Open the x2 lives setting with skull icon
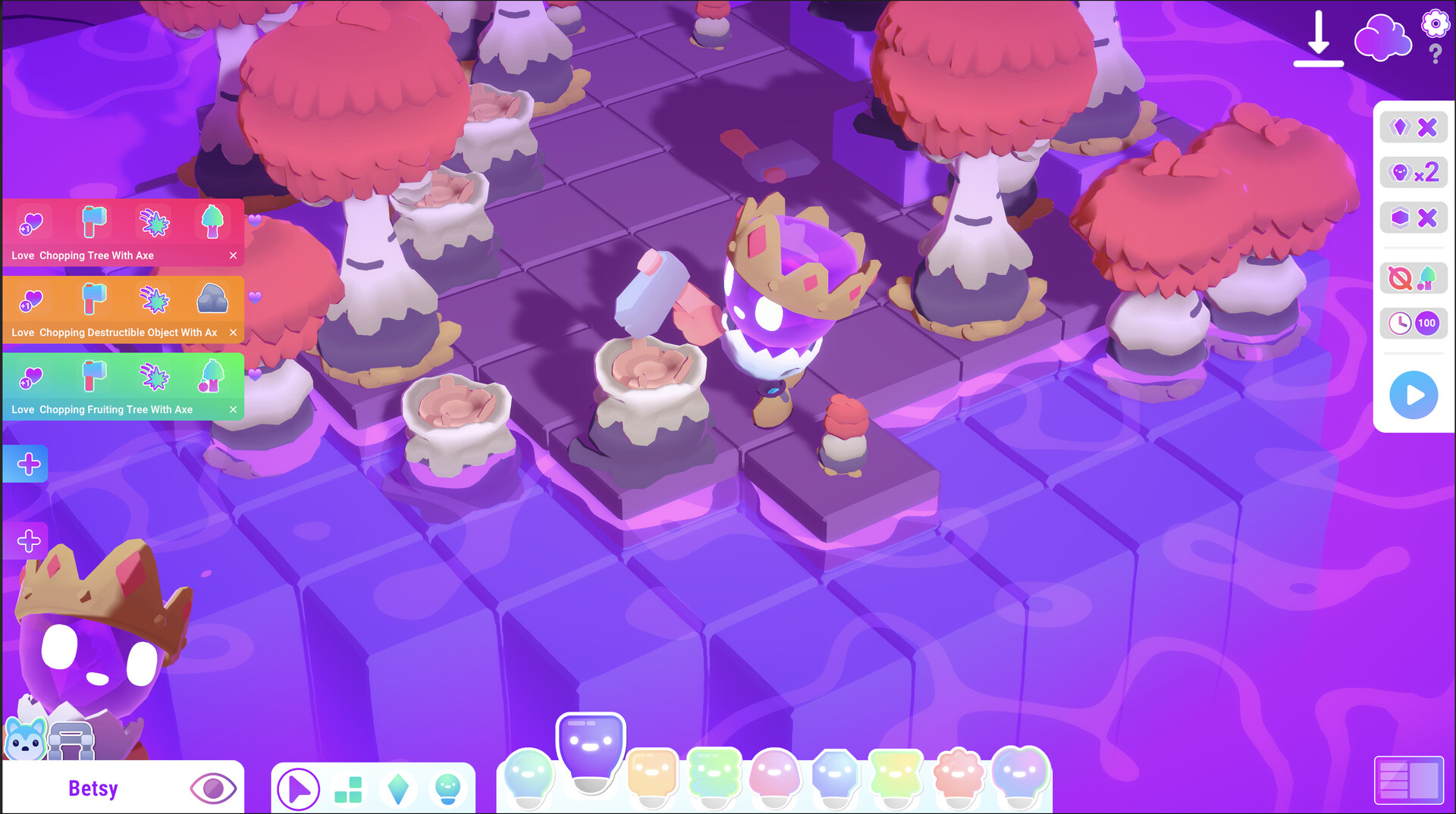This screenshot has height=814, width=1456. [x=1414, y=172]
